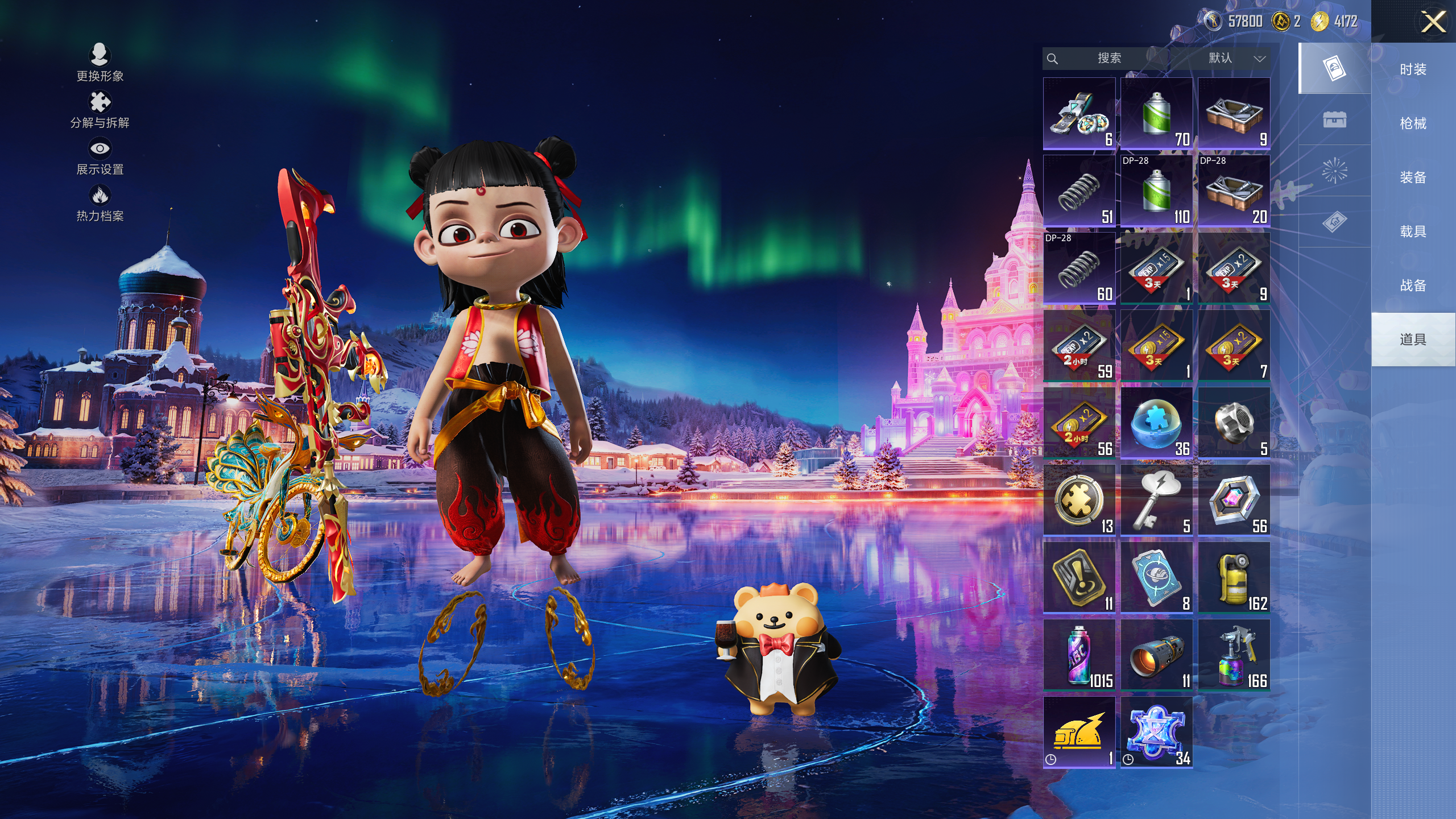
Task: Pick the paint spray gun item
Action: coord(1234,655)
